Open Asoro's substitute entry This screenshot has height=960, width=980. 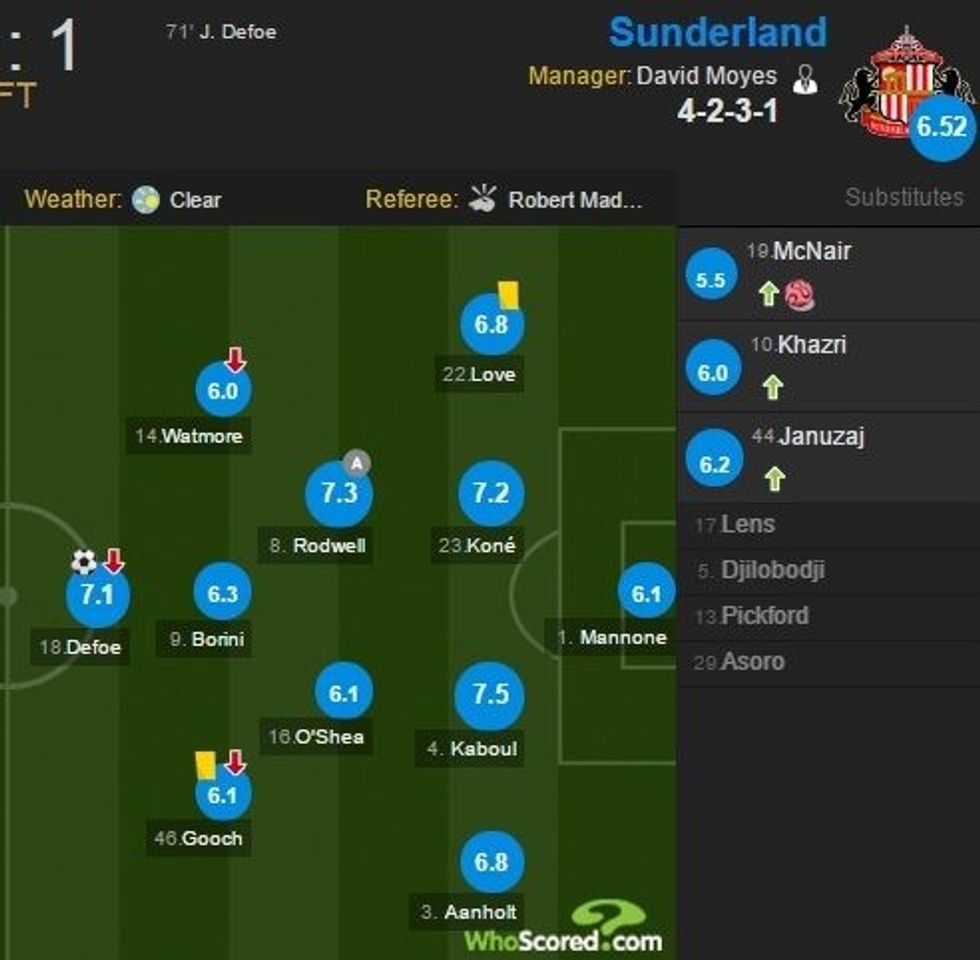(752, 662)
